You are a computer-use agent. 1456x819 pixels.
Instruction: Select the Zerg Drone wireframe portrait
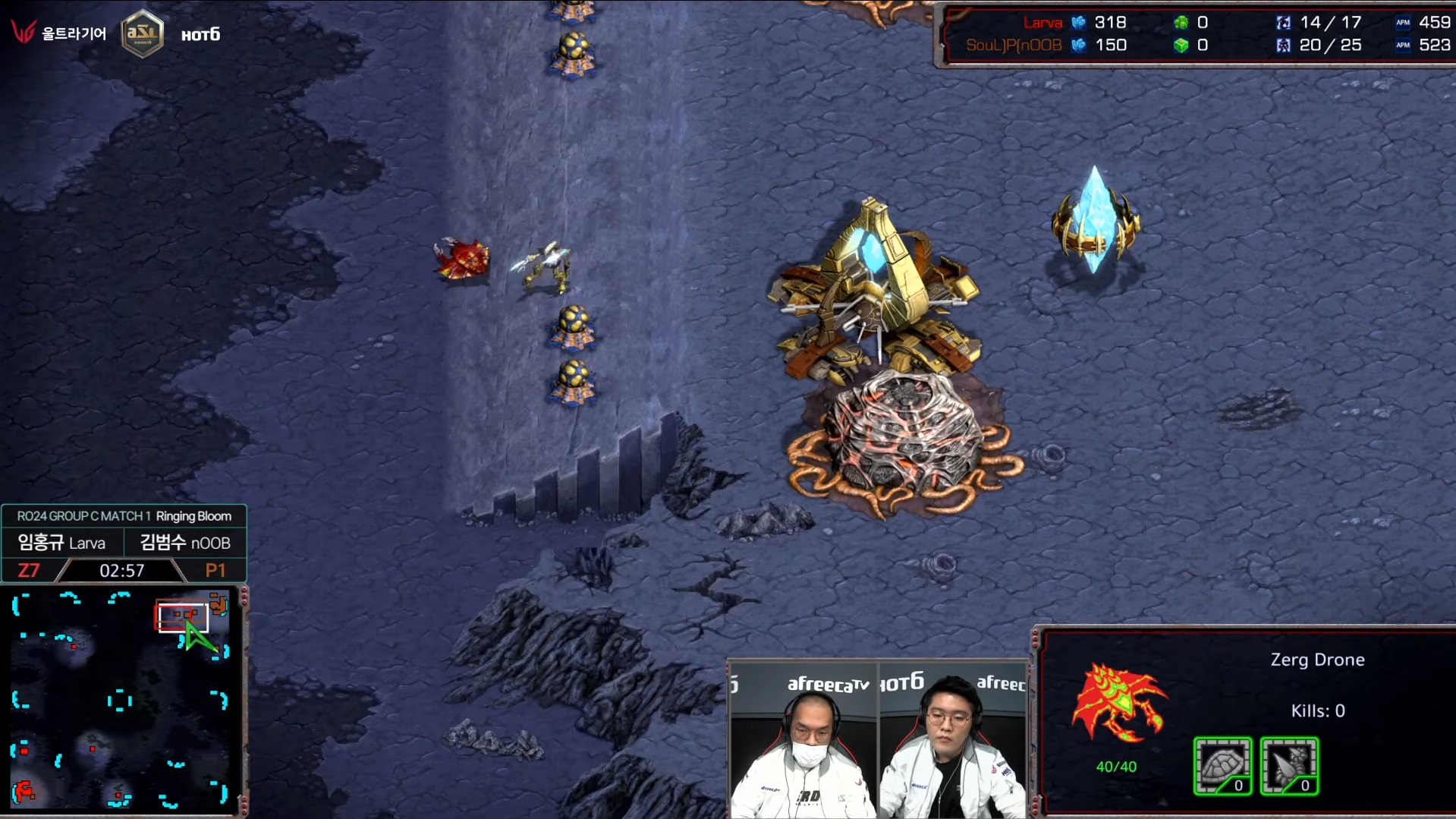coord(1118,704)
